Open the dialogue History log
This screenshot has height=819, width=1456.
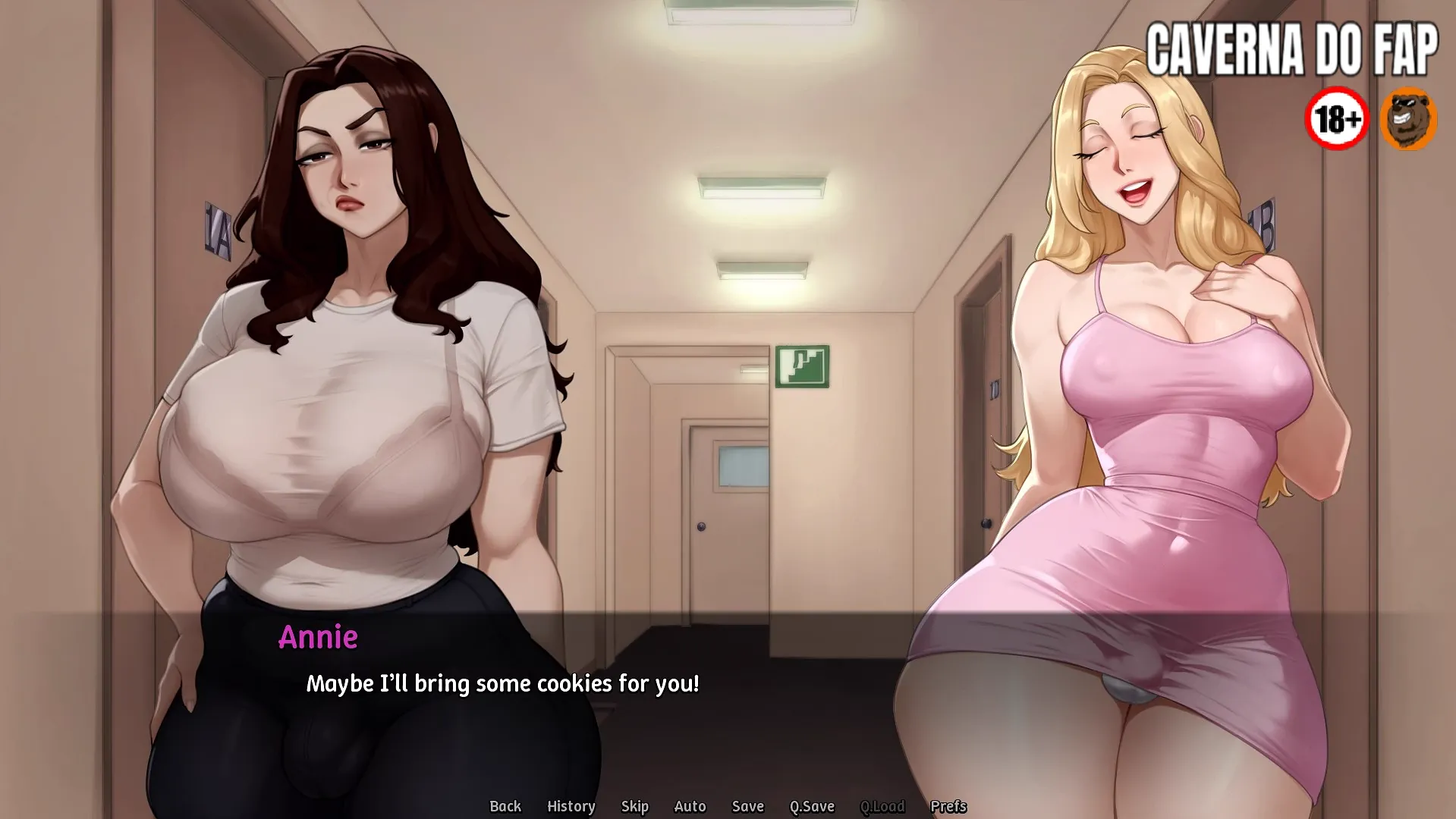pos(571,806)
